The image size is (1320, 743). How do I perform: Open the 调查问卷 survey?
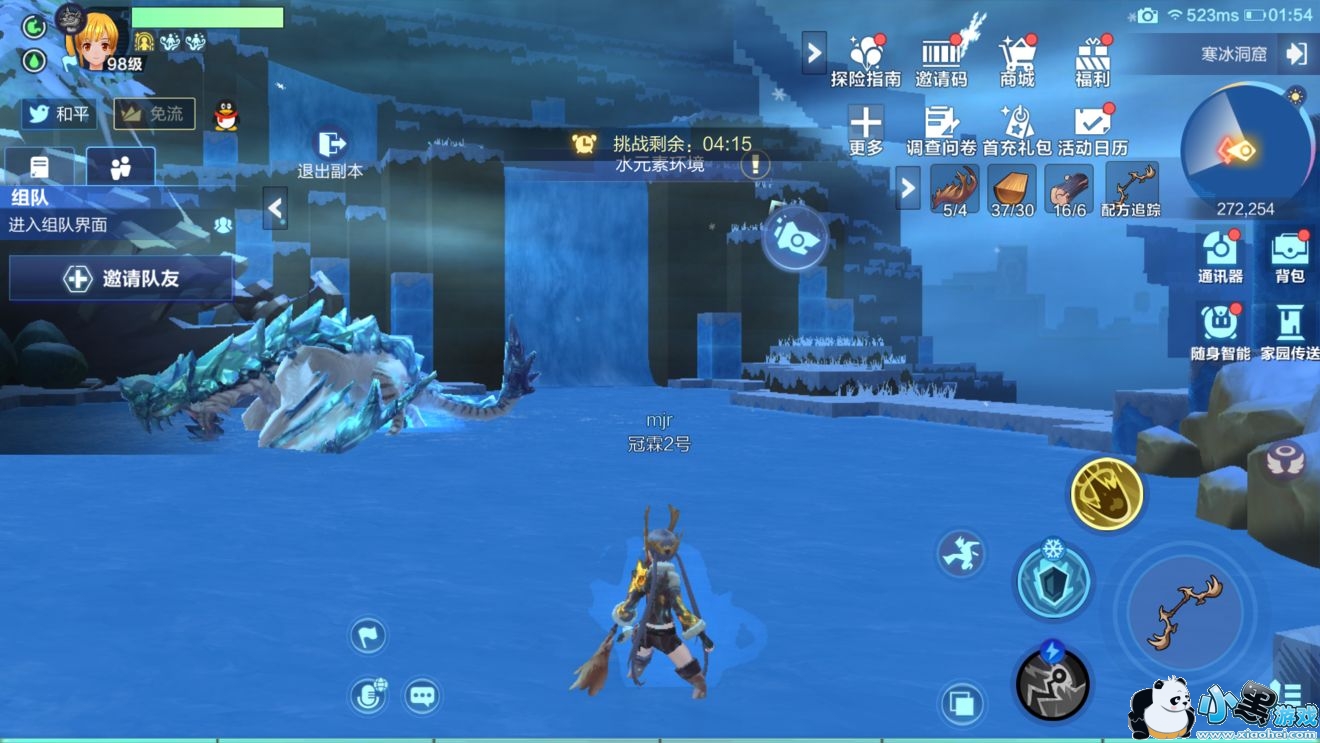(x=941, y=130)
